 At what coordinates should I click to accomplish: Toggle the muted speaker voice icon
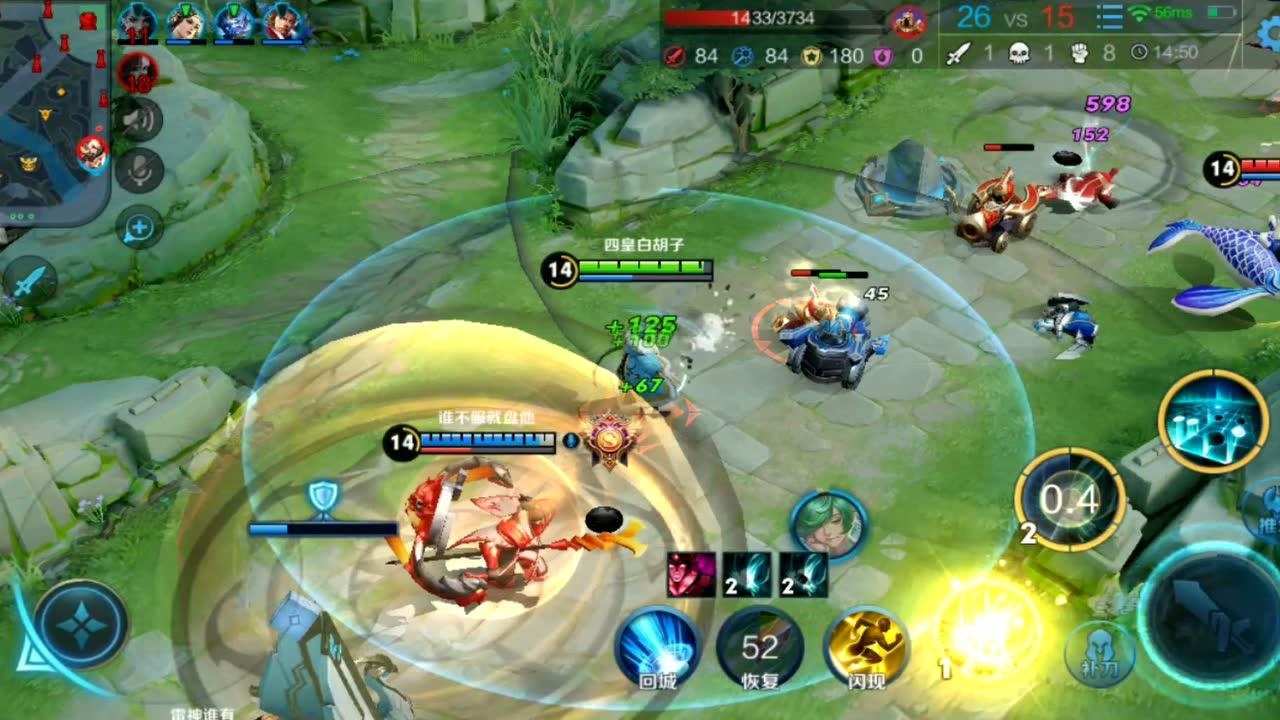(x=139, y=120)
